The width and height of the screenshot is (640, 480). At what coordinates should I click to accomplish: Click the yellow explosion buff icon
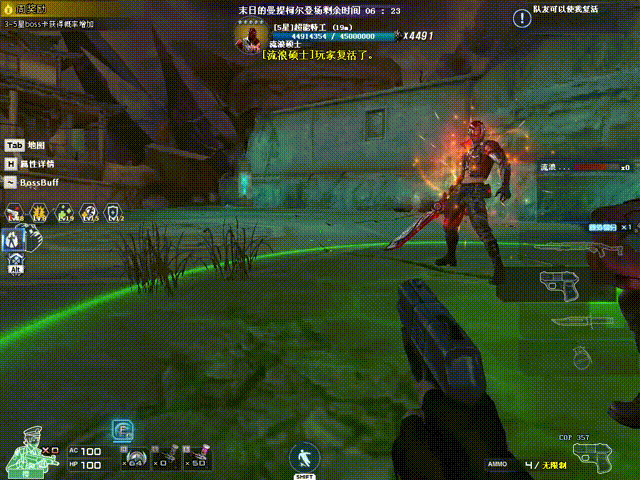tap(40, 212)
